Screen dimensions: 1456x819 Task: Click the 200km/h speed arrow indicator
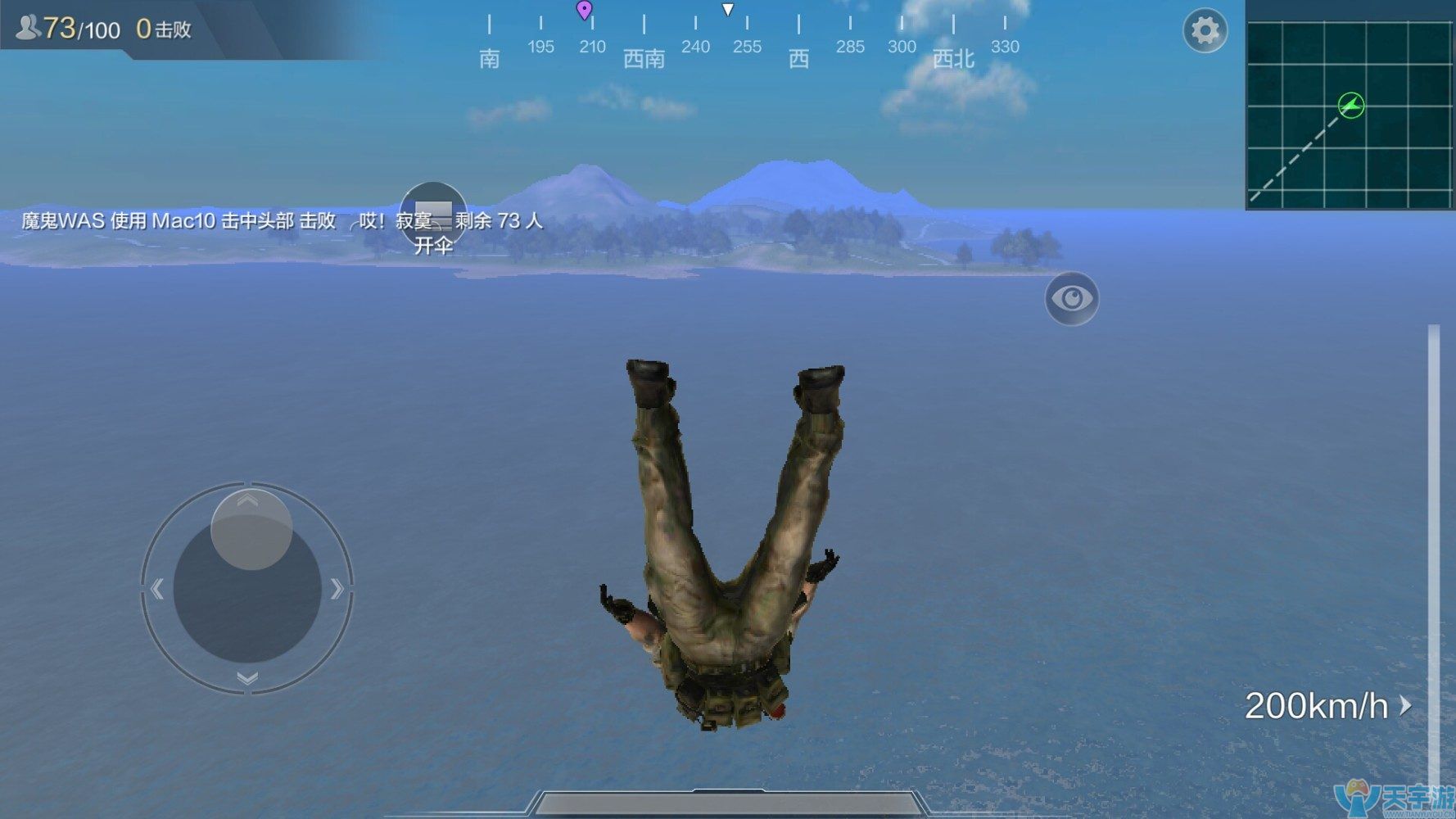pyautogui.click(x=1405, y=705)
